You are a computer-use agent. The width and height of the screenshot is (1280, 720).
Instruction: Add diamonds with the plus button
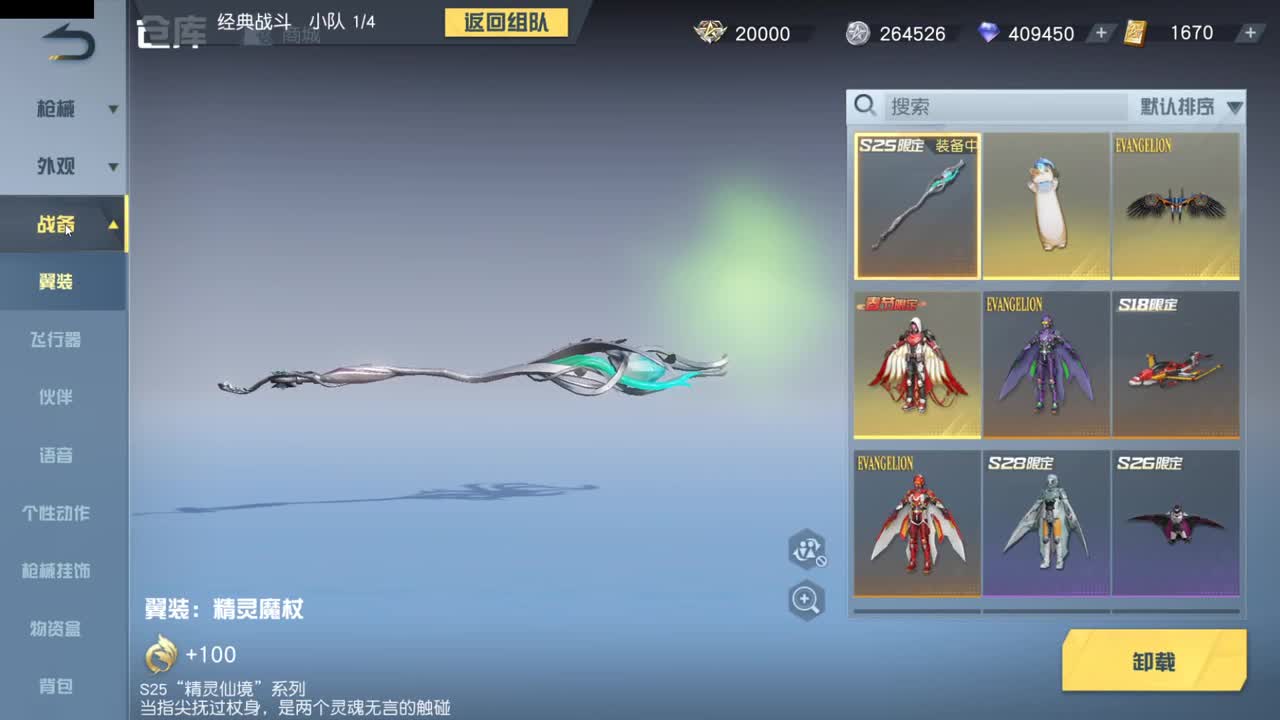[x=1100, y=33]
